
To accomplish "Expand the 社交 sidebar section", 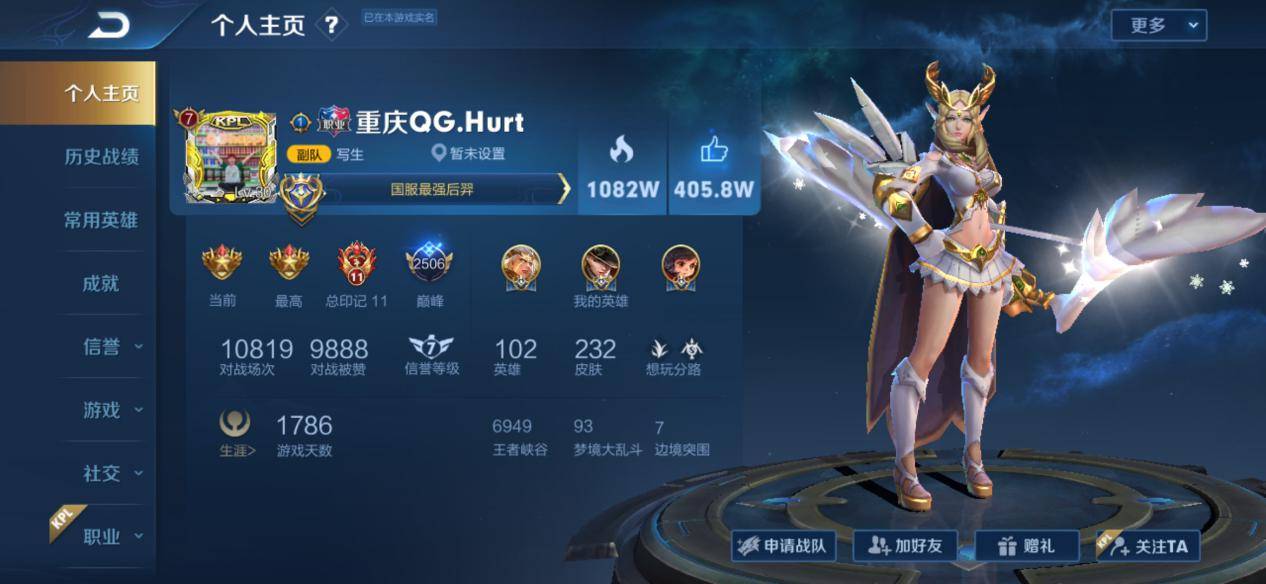I will click(110, 473).
